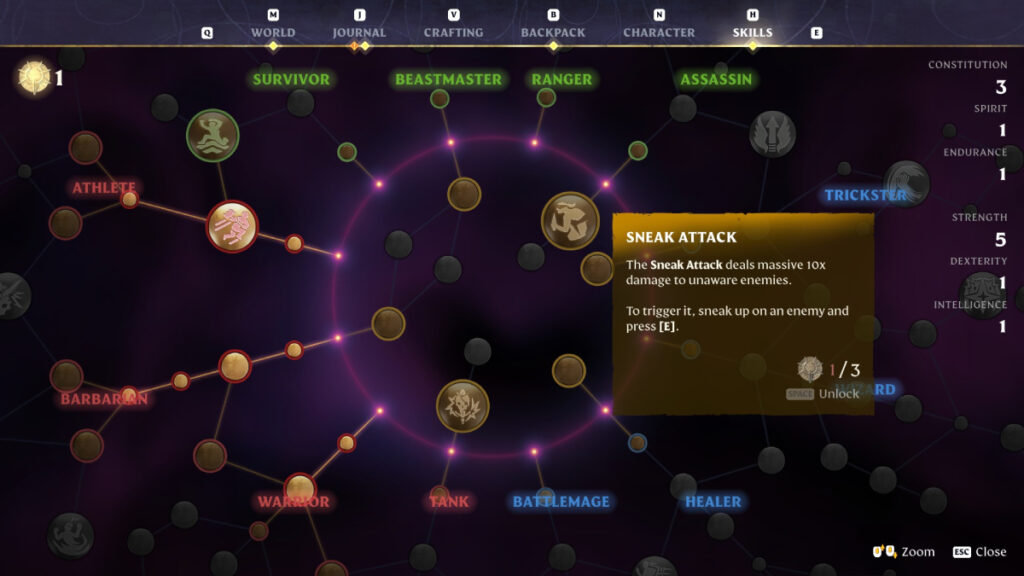The image size is (1024, 576).
Task: Go to the Crafting tab
Action: tap(454, 33)
